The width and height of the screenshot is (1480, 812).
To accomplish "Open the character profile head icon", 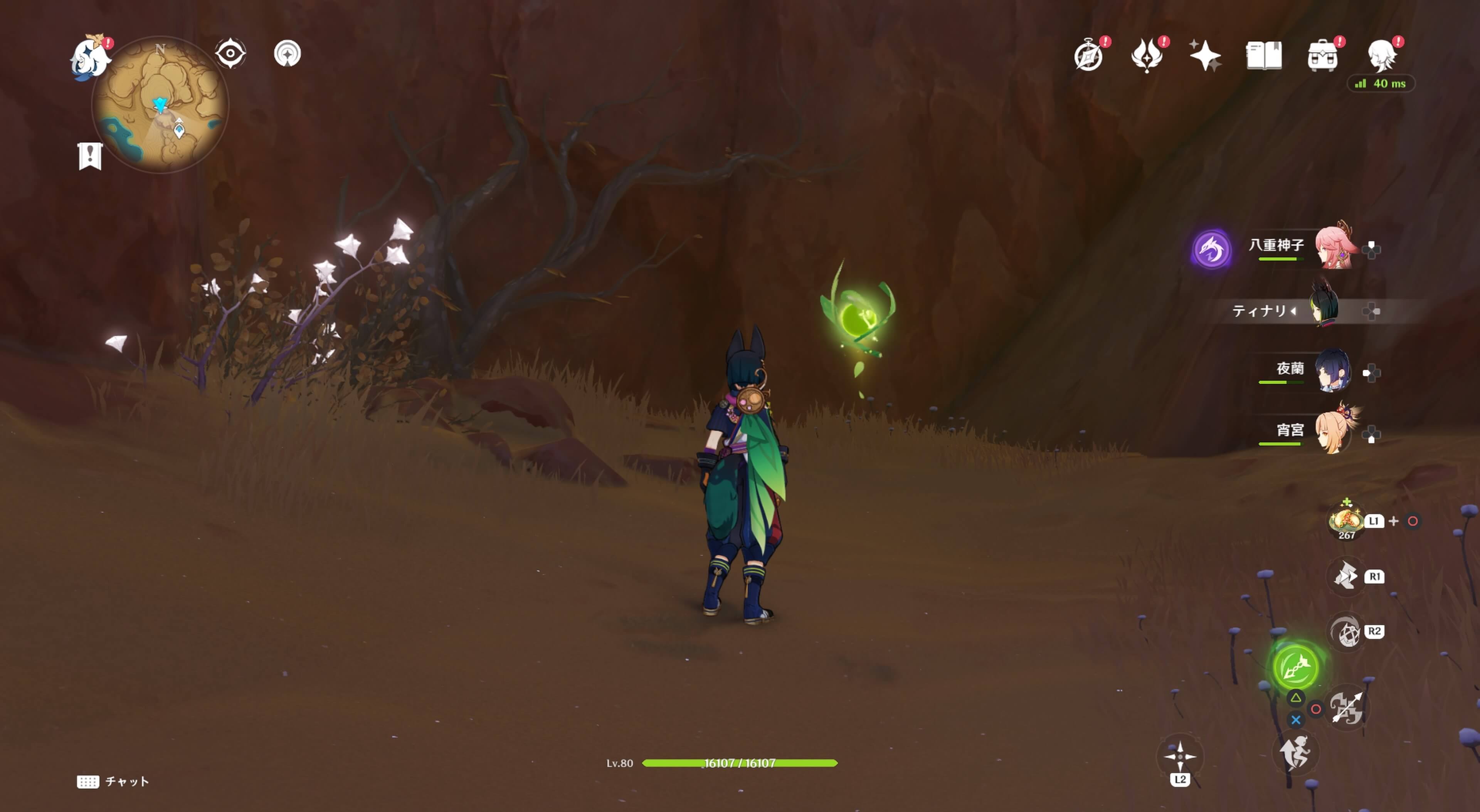I will click(1381, 56).
